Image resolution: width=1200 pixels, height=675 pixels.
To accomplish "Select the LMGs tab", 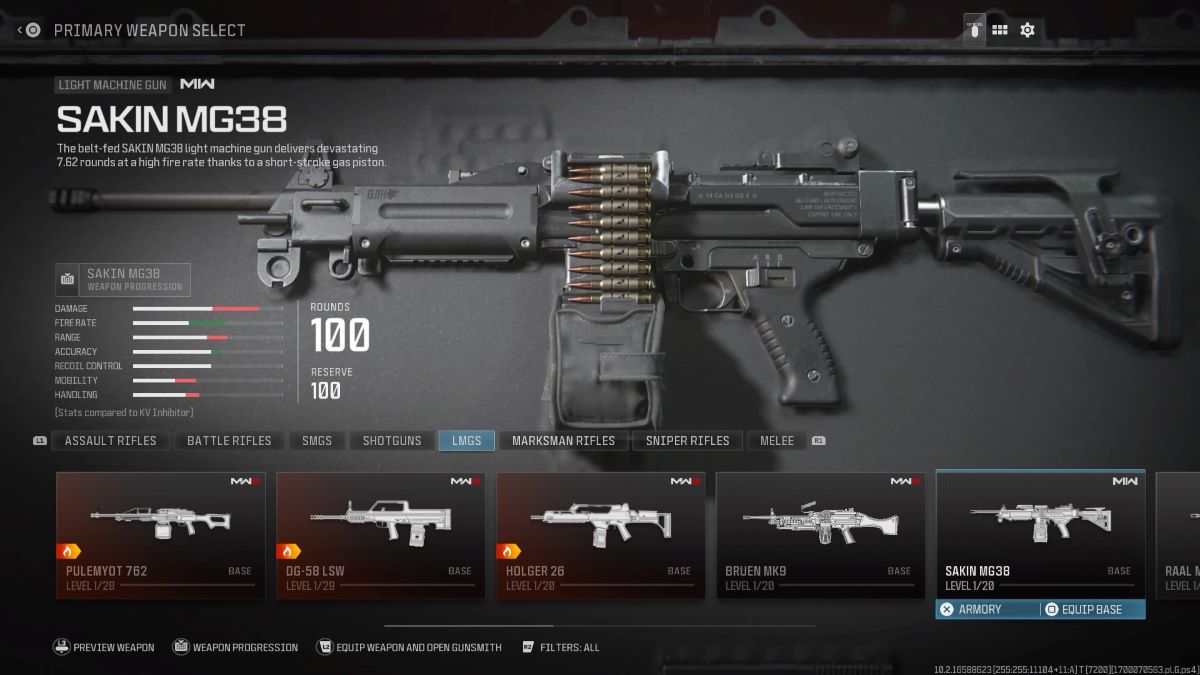I will click(466, 440).
